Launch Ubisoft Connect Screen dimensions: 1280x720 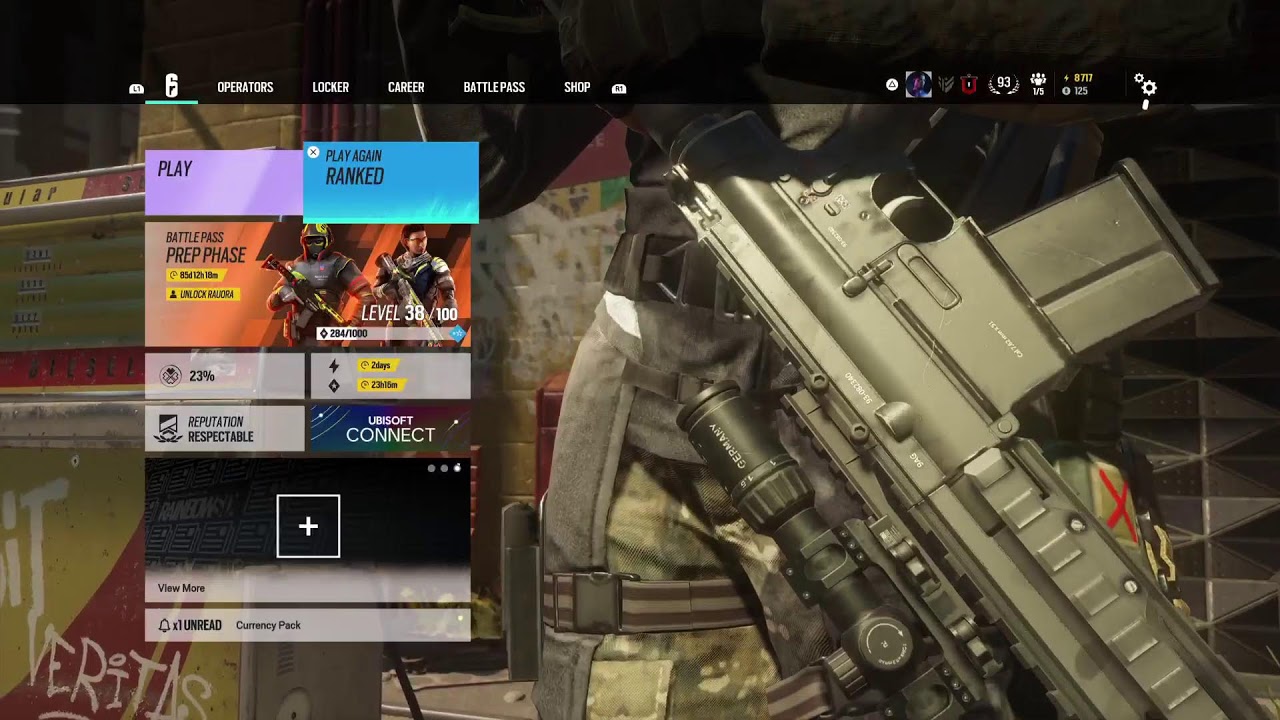(390, 429)
